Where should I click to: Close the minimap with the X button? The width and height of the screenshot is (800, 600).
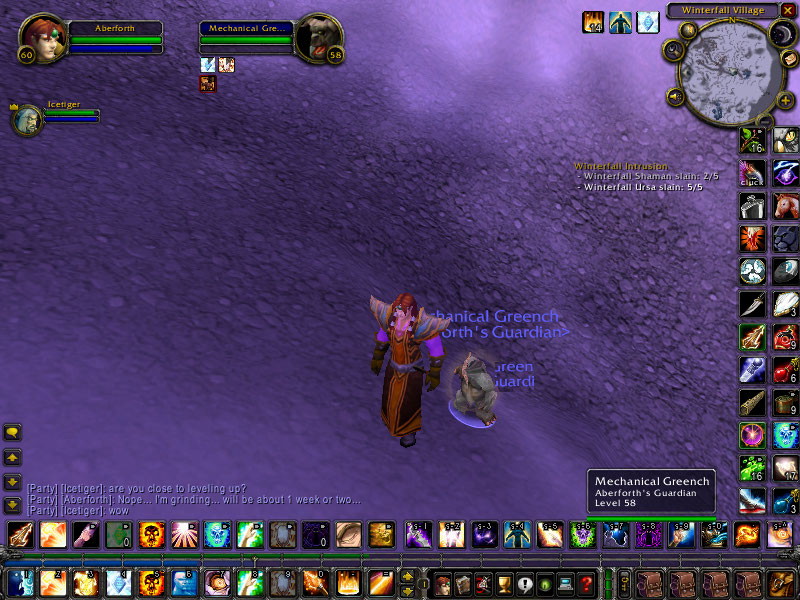787,10
